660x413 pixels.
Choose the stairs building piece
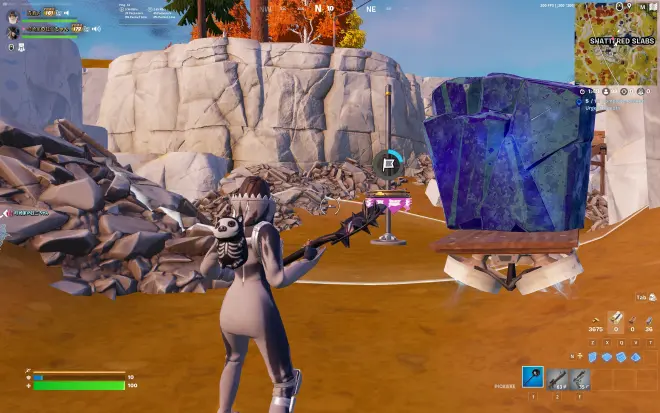point(620,356)
